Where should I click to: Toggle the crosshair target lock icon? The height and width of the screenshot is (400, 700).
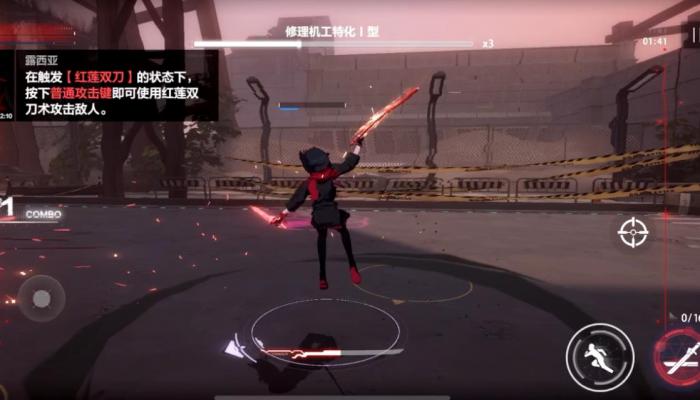point(633,233)
